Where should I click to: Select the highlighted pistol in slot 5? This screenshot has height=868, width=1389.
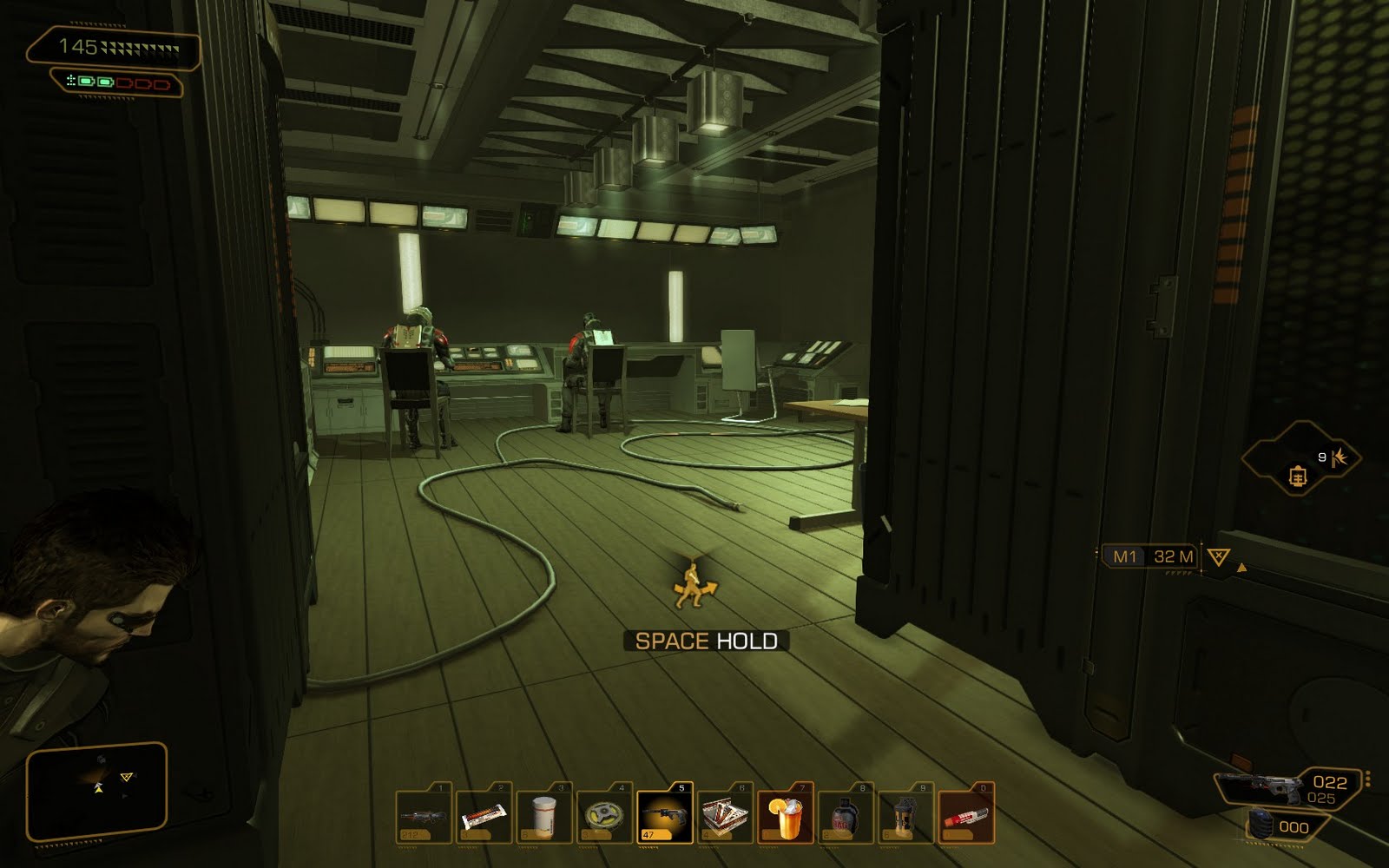665,818
